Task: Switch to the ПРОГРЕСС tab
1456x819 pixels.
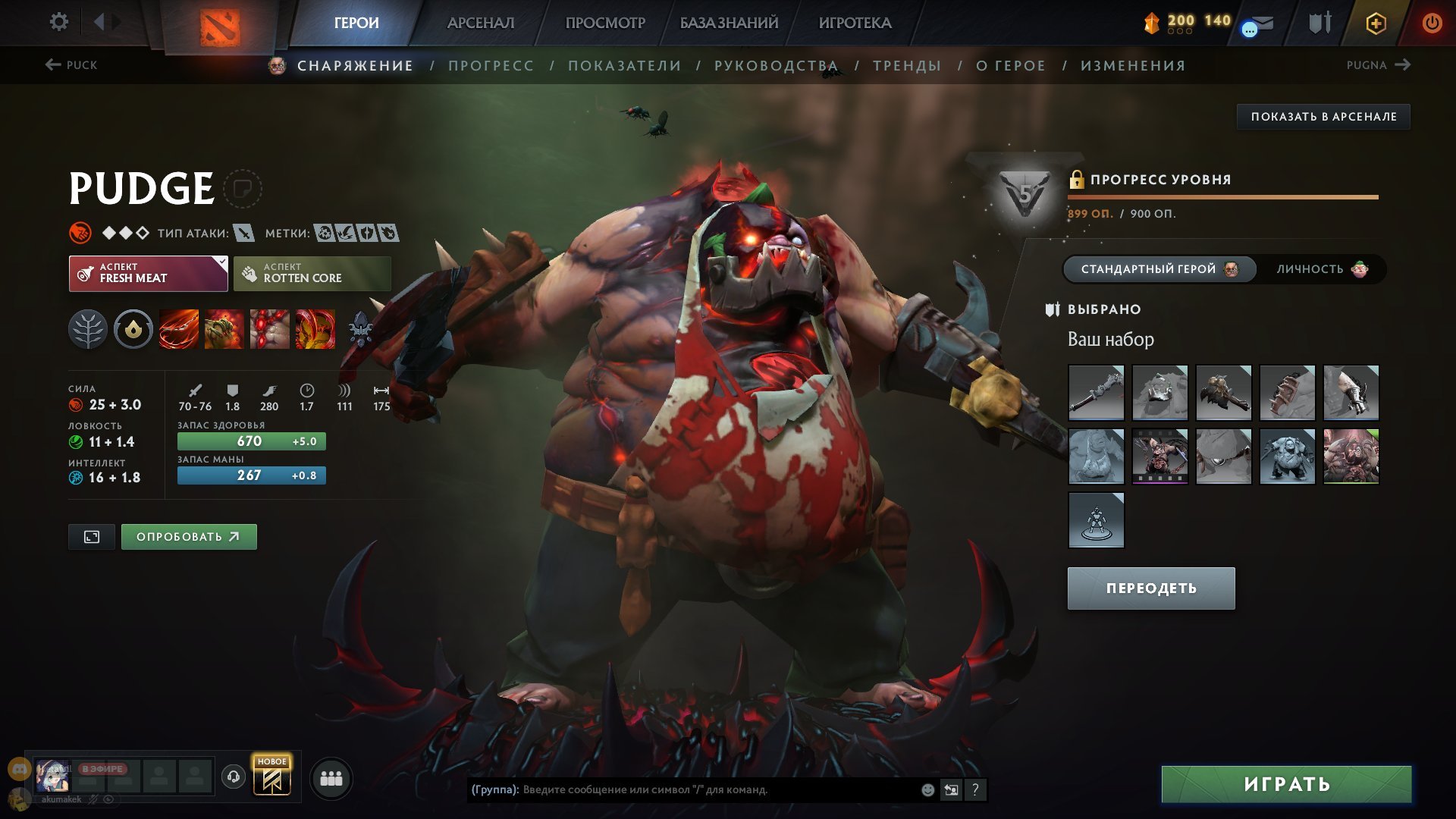Action: pos(490,65)
